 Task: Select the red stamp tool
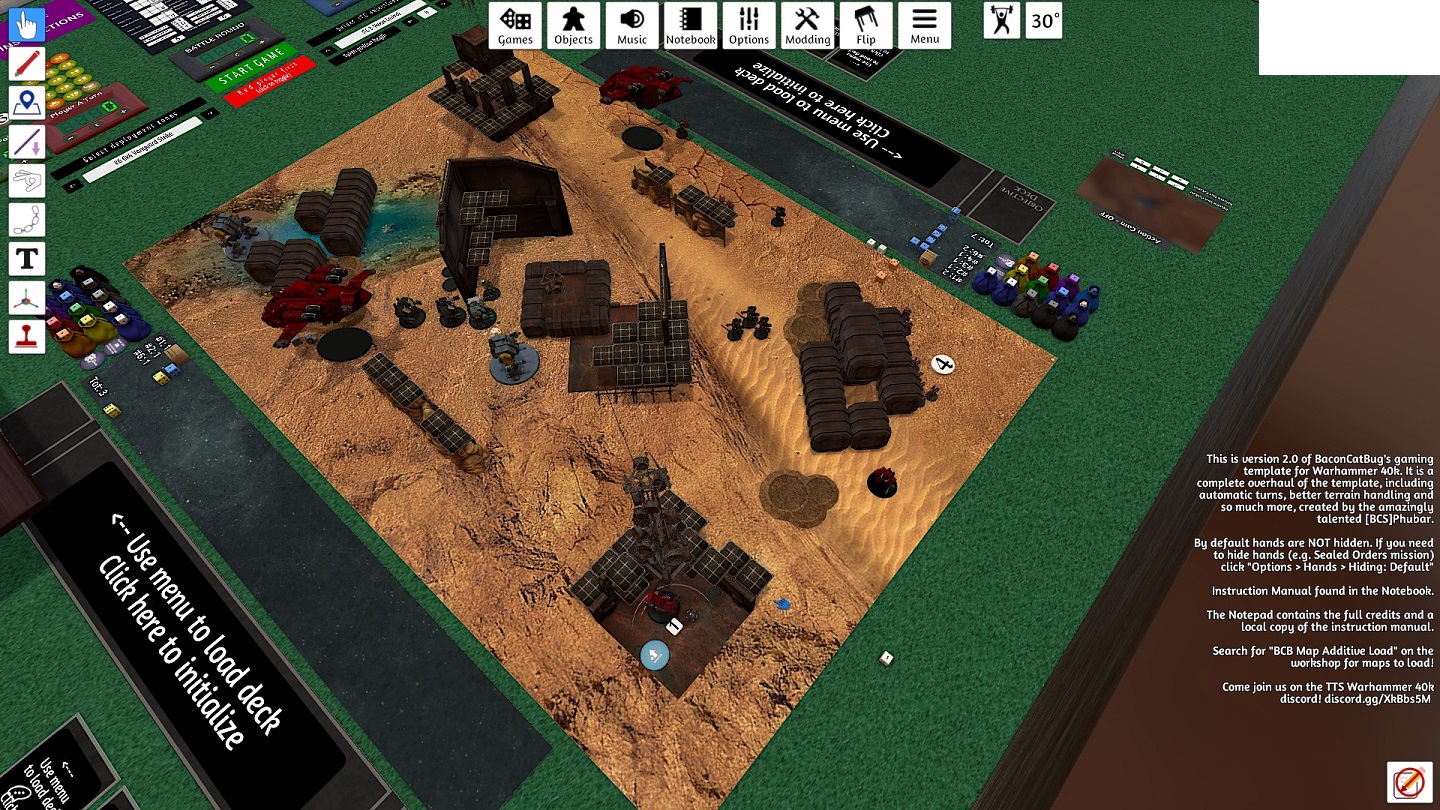tap(27, 336)
